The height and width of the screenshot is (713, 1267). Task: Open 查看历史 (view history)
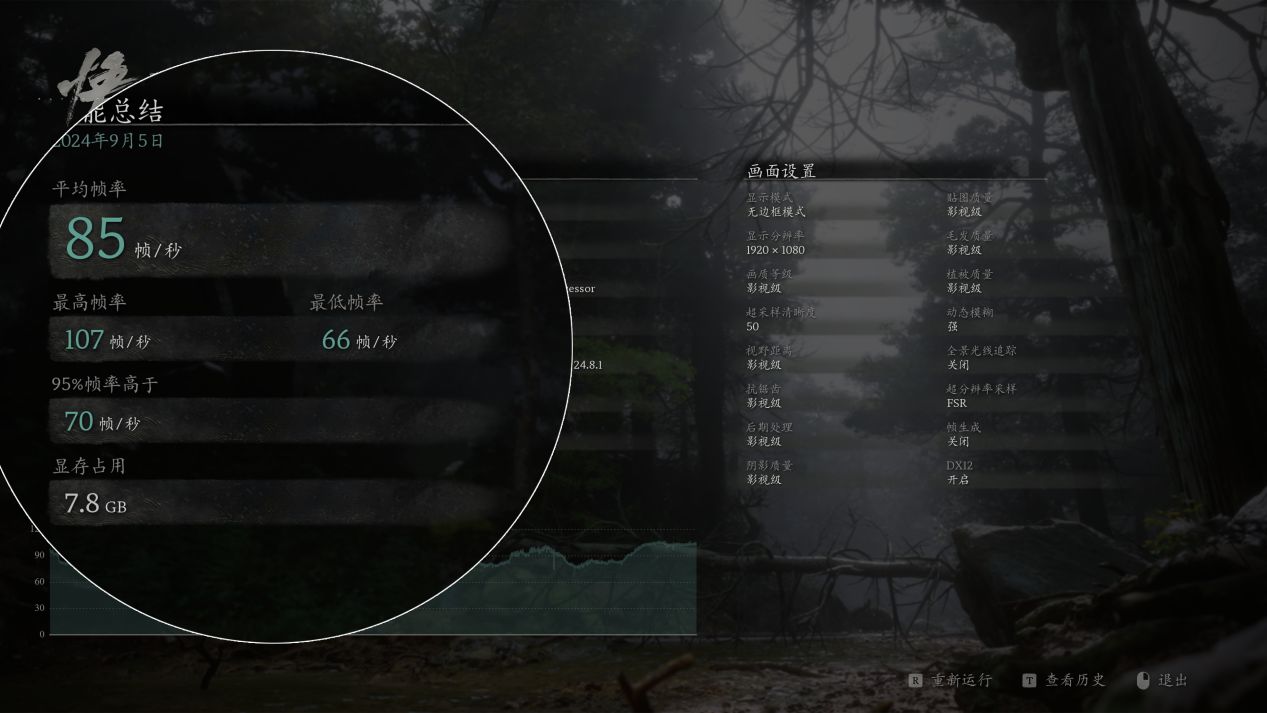1066,680
